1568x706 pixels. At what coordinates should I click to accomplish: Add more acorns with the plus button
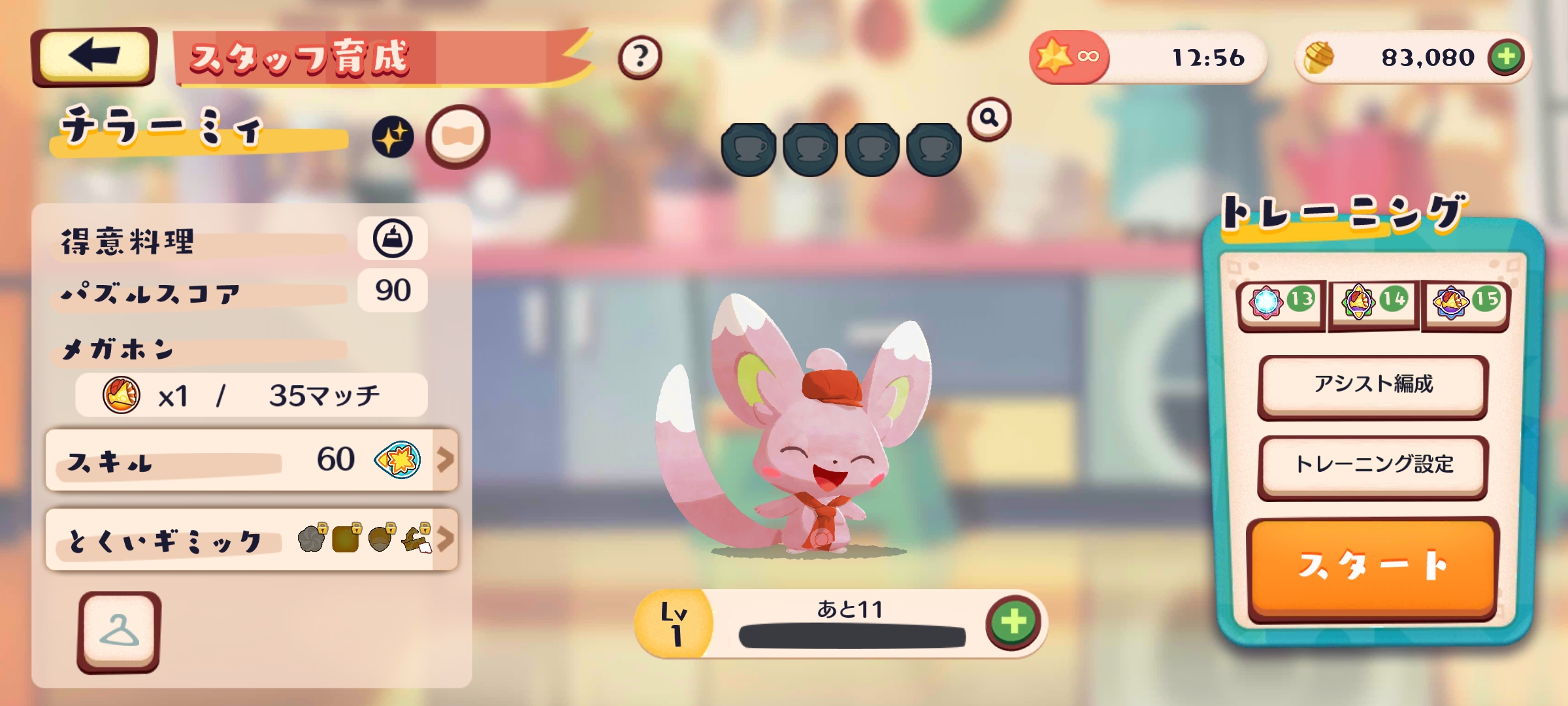[x=1506, y=58]
